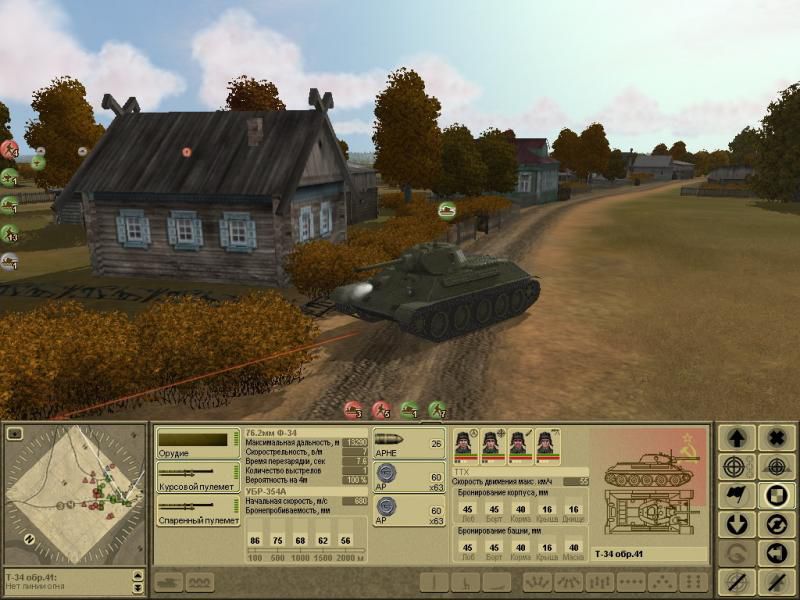The width and height of the screenshot is (800, 600).
Task: Click the small button at minimap's top-left corner
Action: click(x=14, y=433)
